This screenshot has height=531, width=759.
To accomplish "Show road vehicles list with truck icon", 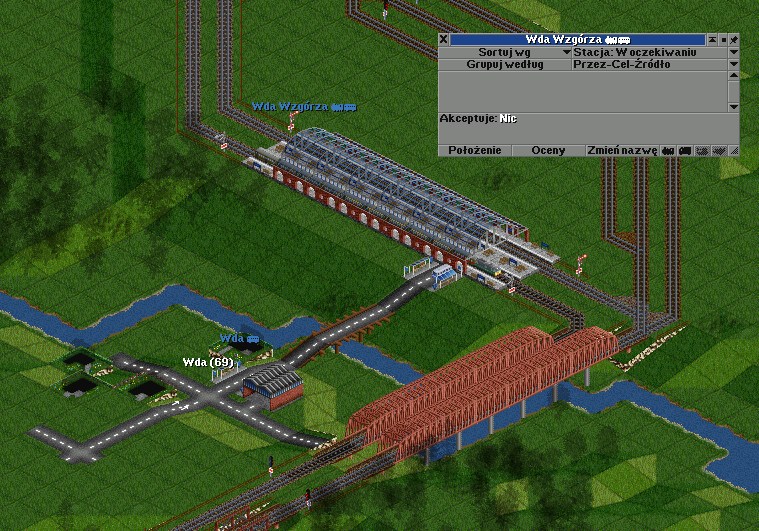I will (x=685, y=150).
